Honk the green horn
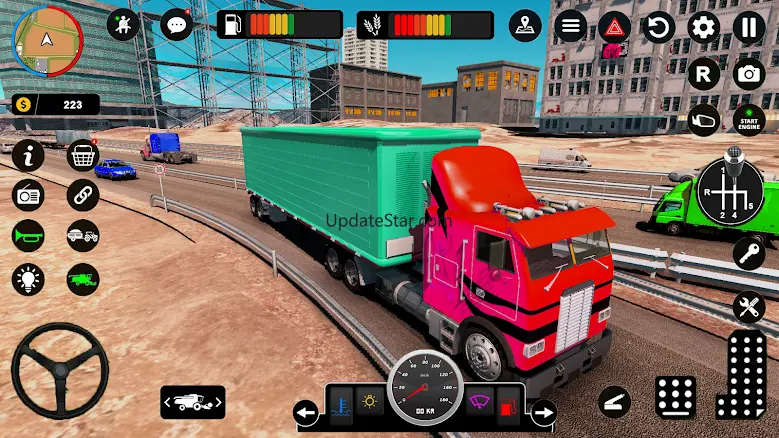This screenshot has width=779, height=438. (x=29, y=236)
